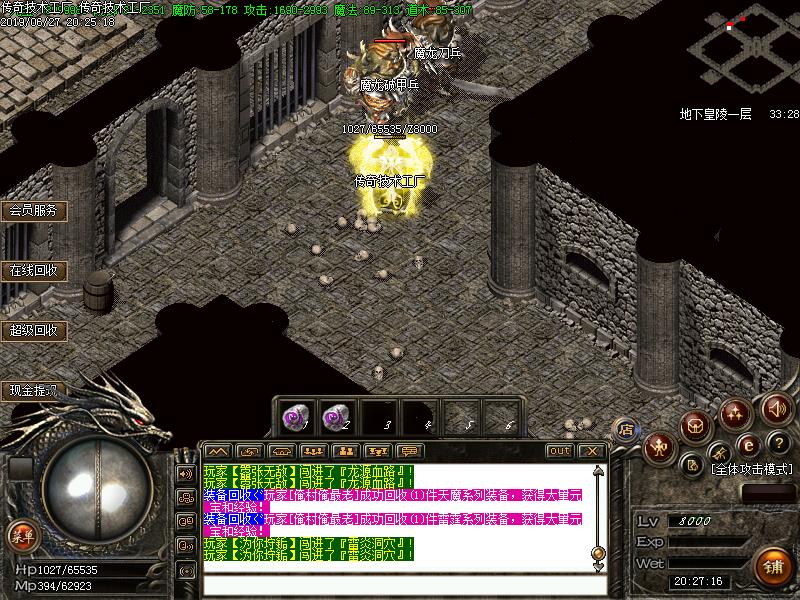Open the 铺 stall button
The height and width of the screenshot is (600, 800).
tap(771, 563)
